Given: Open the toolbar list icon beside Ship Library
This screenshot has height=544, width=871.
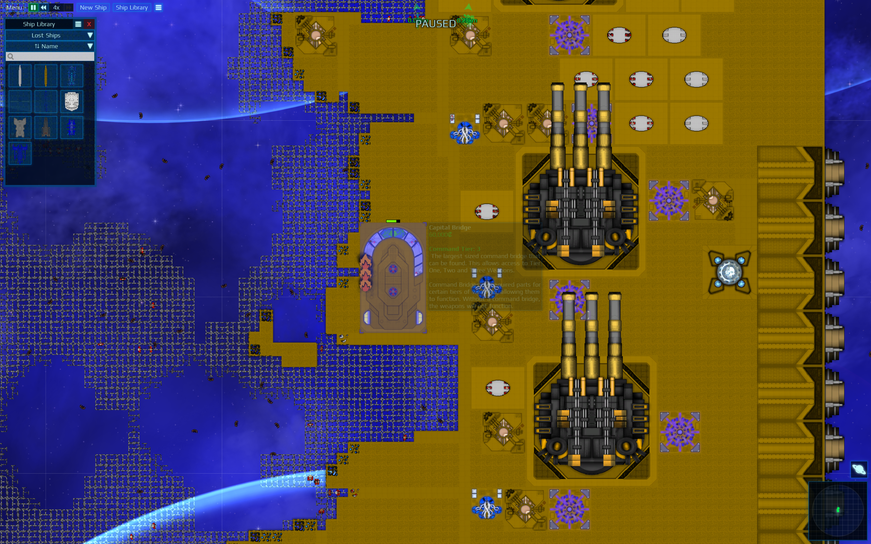Looking at the screenshot, I should point(158,7).
